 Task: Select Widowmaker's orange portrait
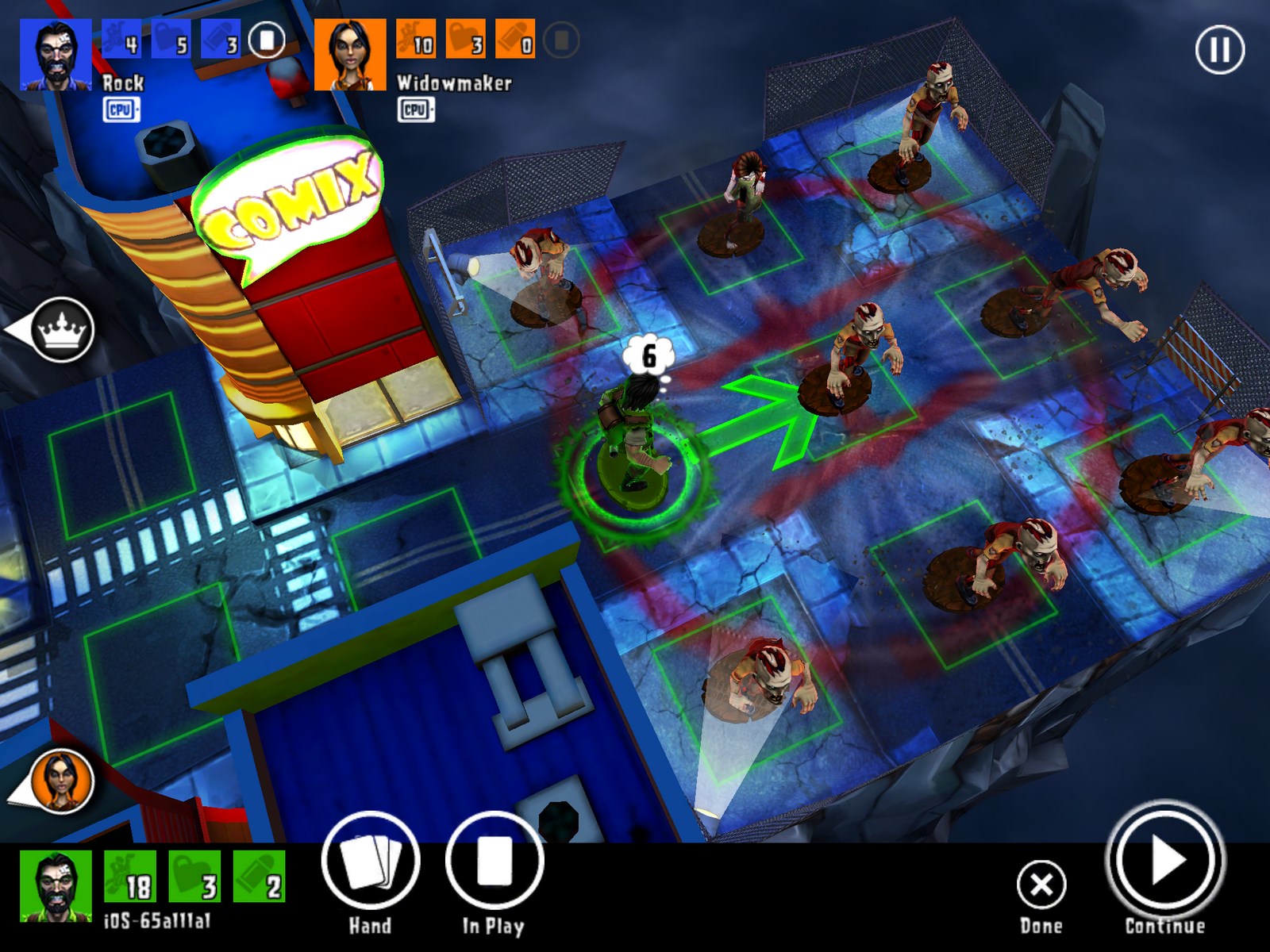(350, 55)
